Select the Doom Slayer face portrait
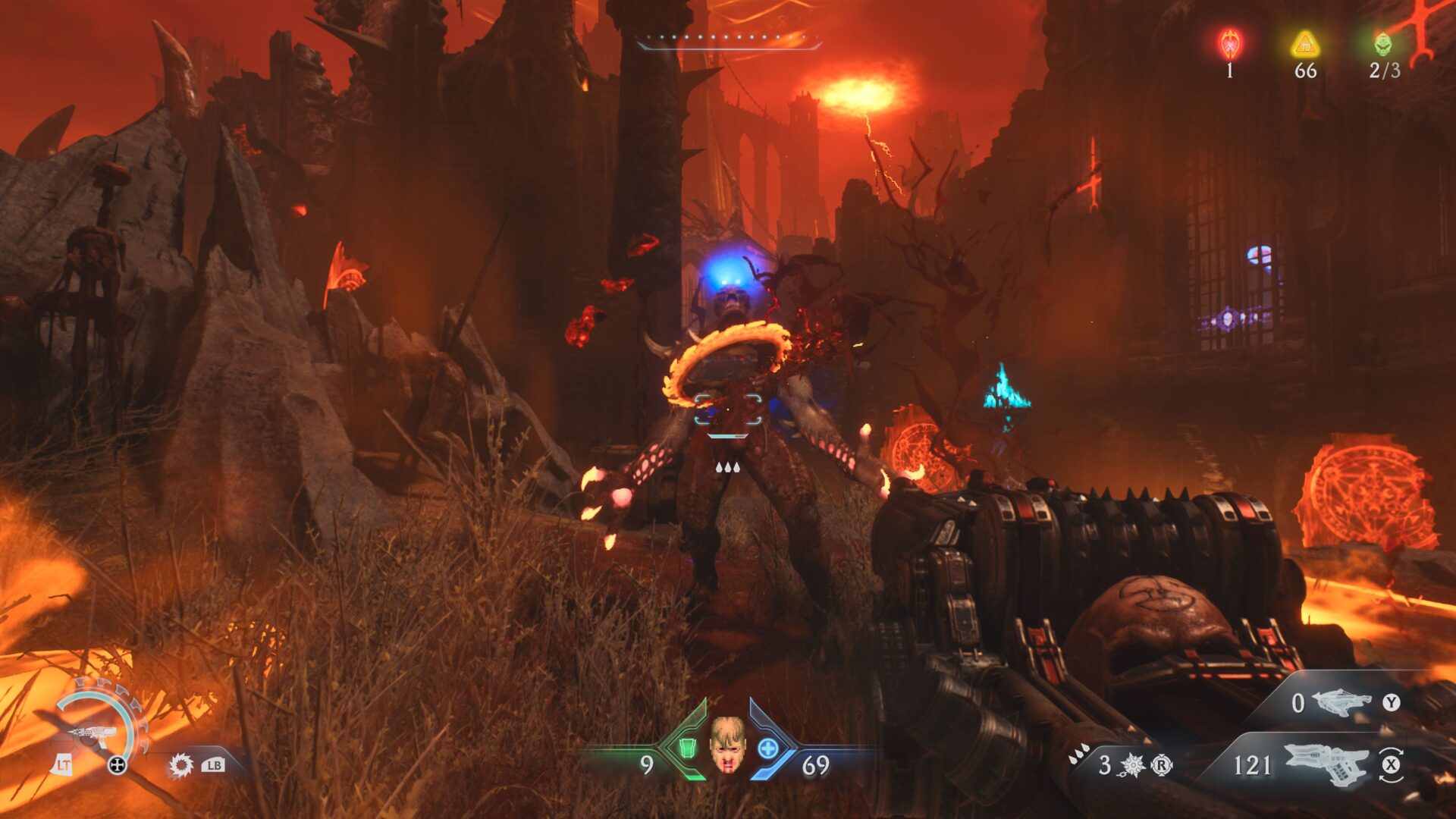Viewport: 1456px width, 819px height. (727, 745)
